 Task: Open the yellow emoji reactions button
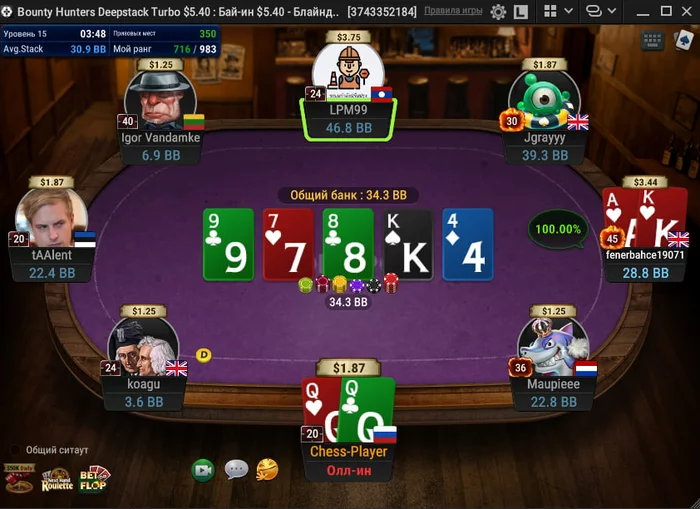click(267, 469)
